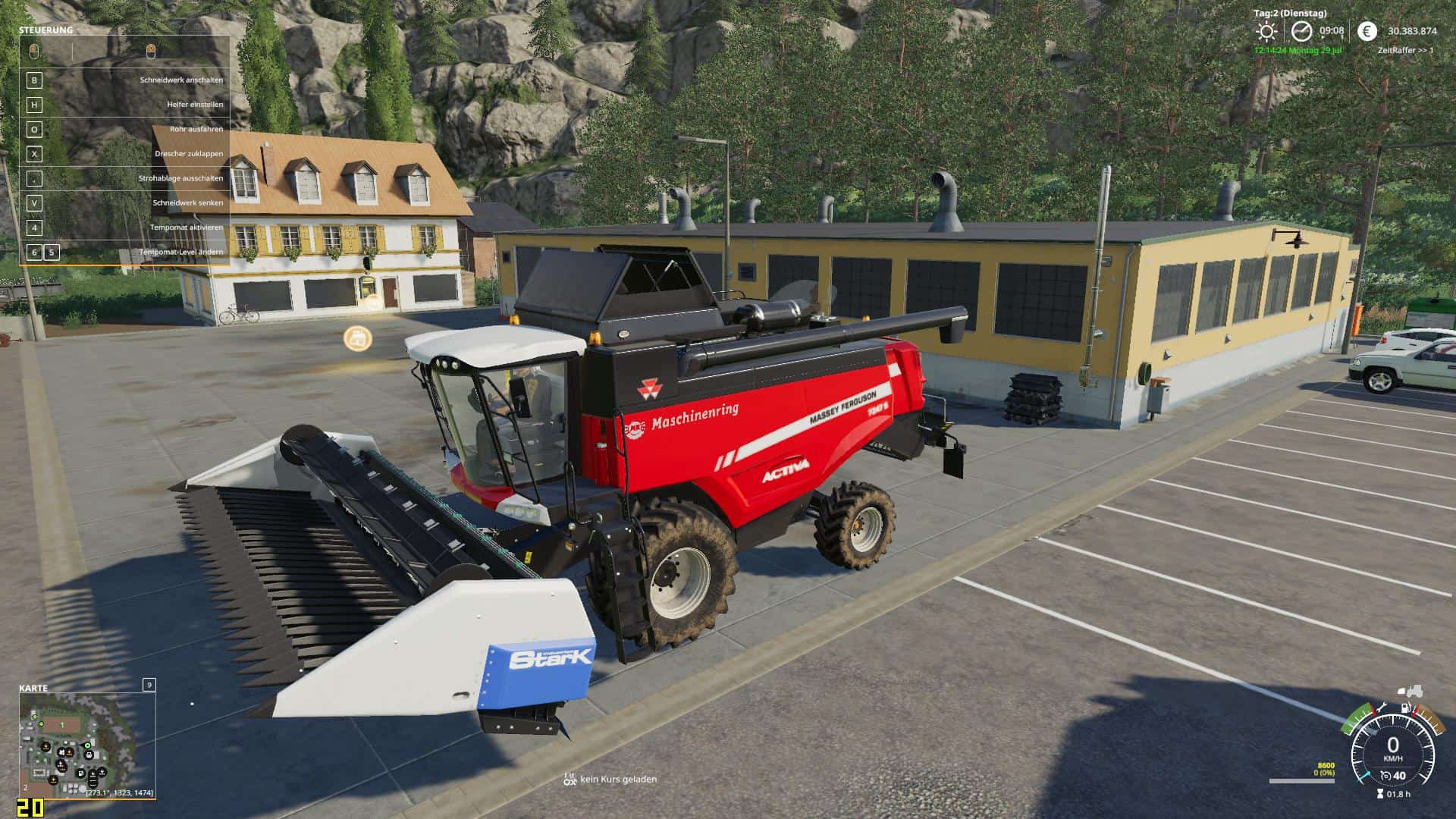Click the sun weather icon
Viewport: 1456px width, 819px height.
[x=1266, y=31]
